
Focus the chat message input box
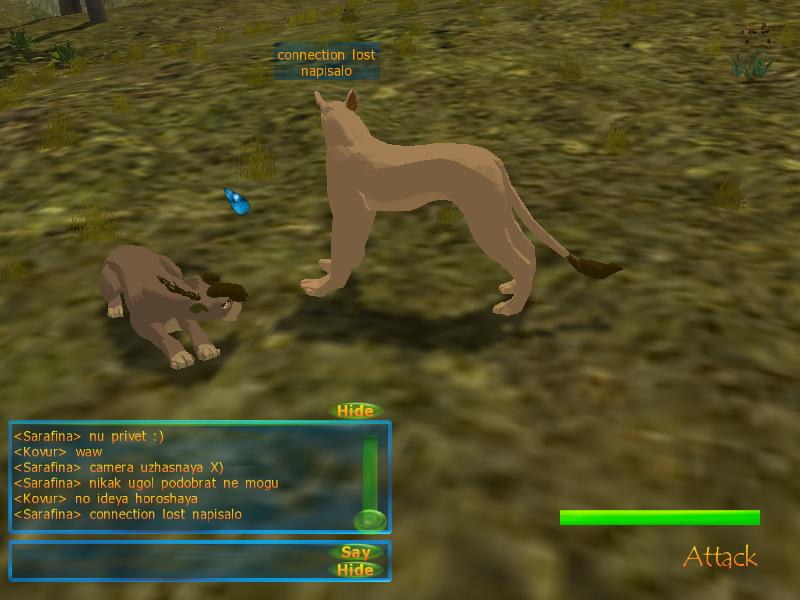(x=170, y=561)
